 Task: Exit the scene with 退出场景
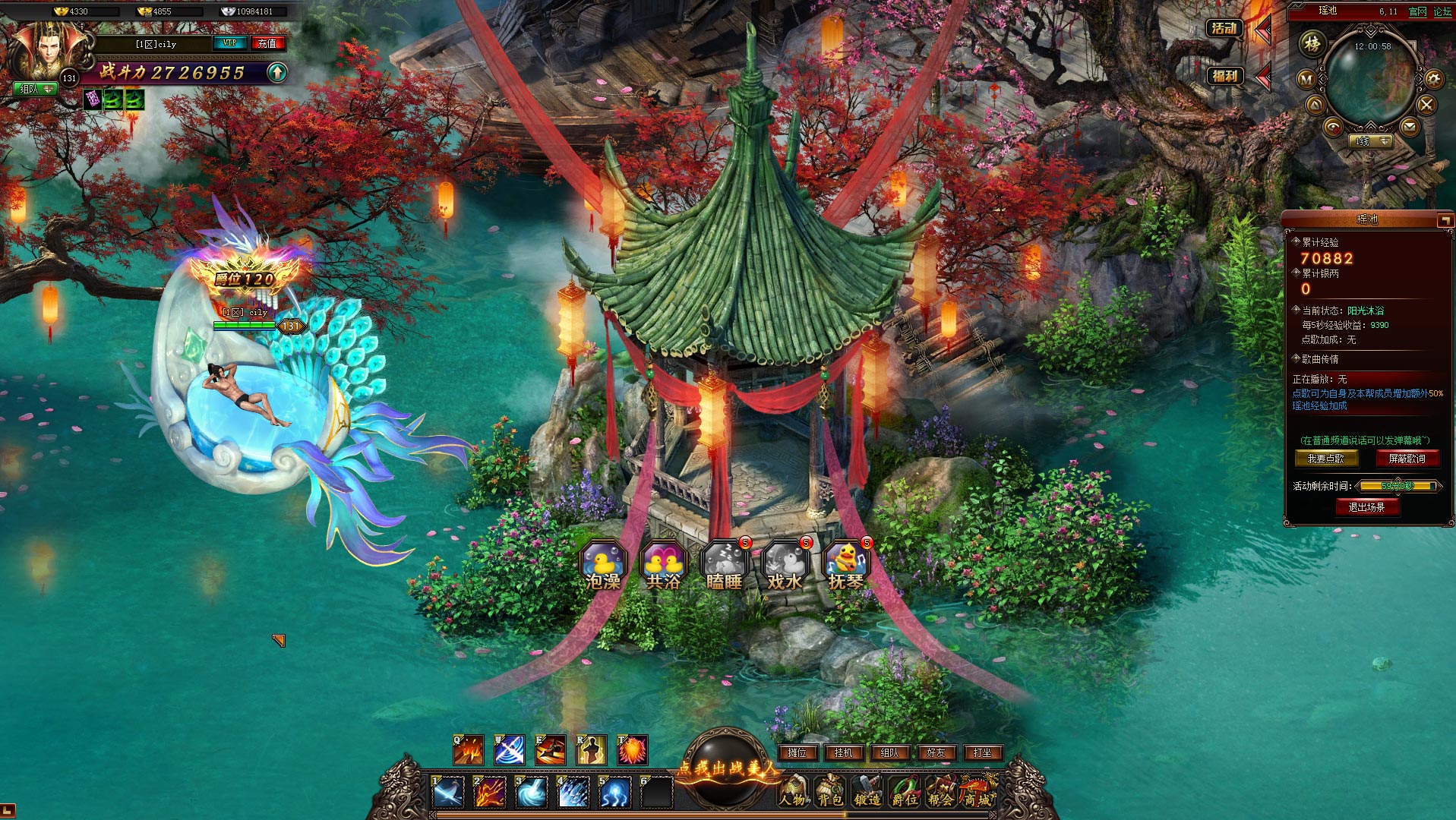click(x=1366, y=507)
